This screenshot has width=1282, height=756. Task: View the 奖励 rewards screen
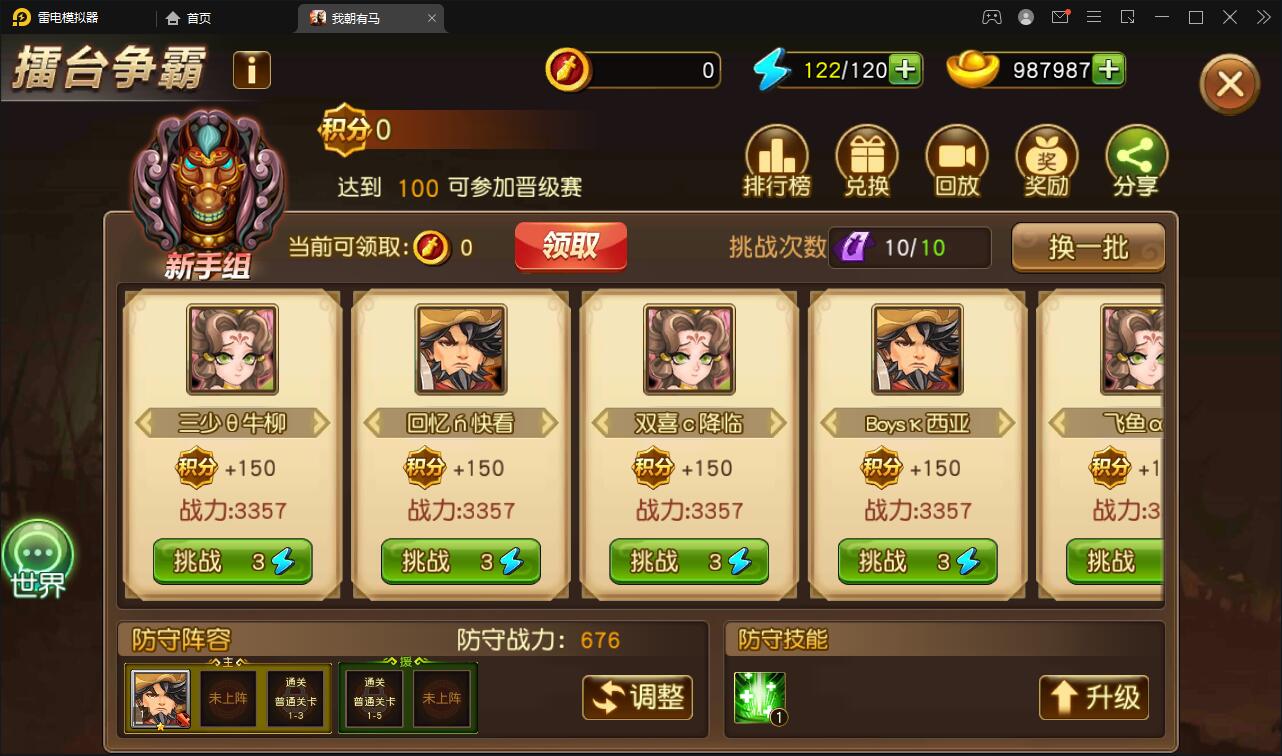pyautogui.click(x=1046, y=160)
